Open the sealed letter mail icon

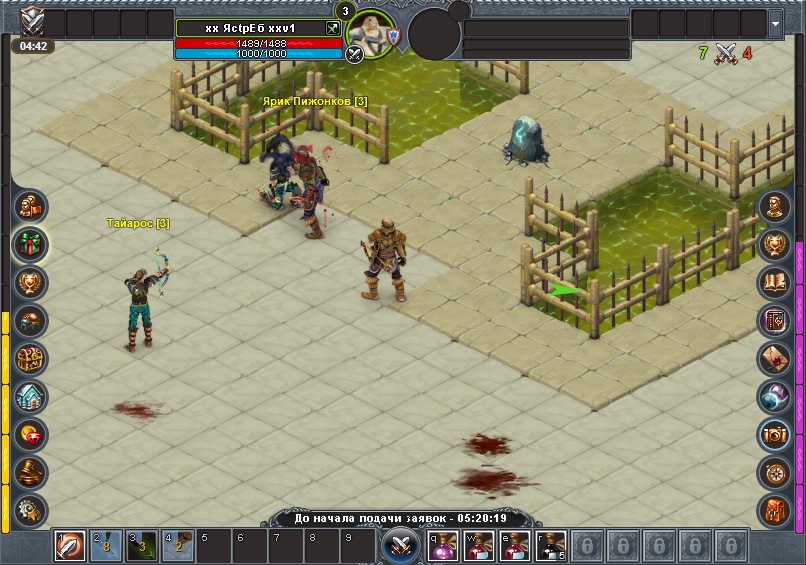774,358
